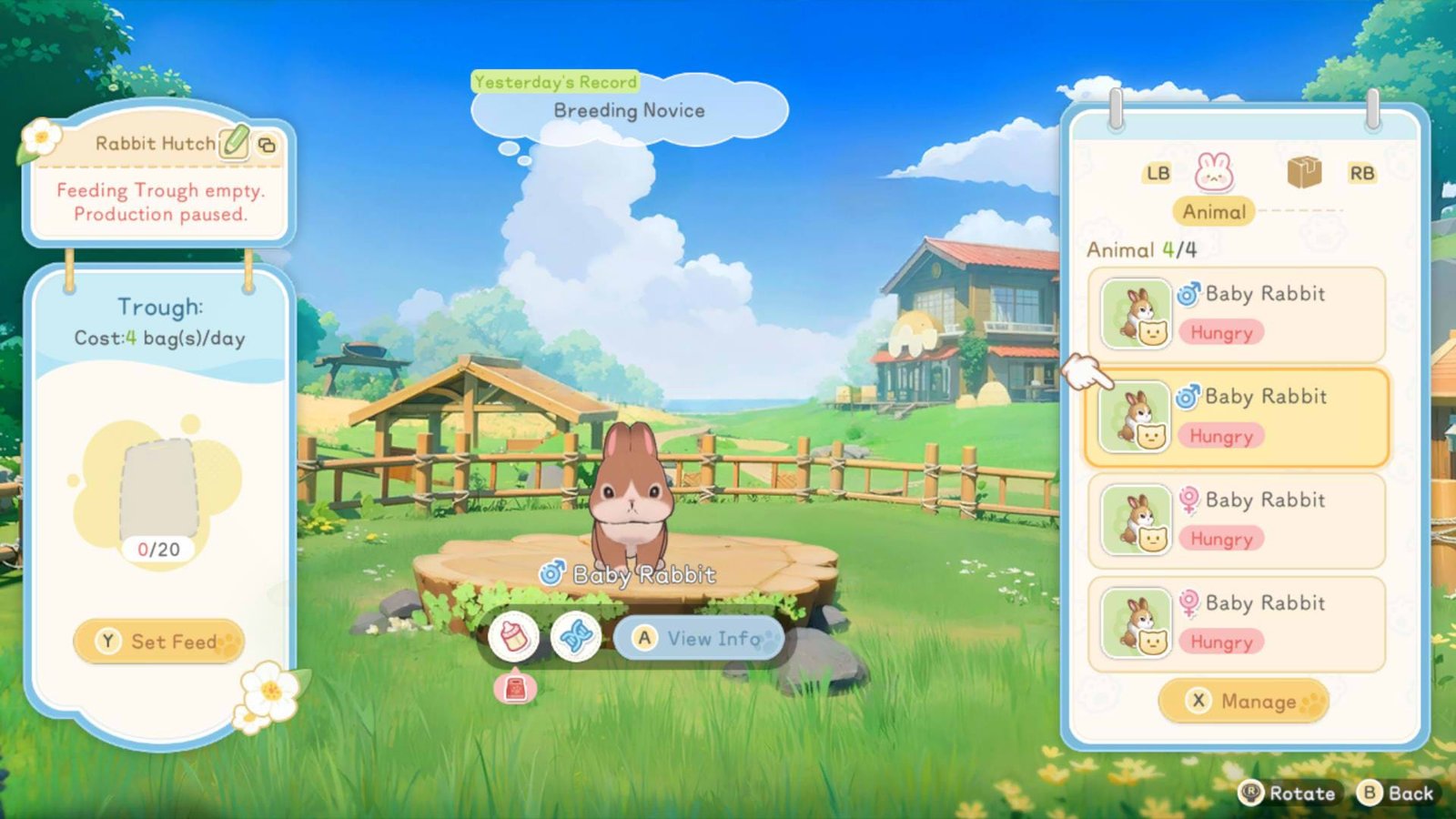Click the pencil icon to rename Rabbit Hutch
1456x819 pixels.
point(232,143)
